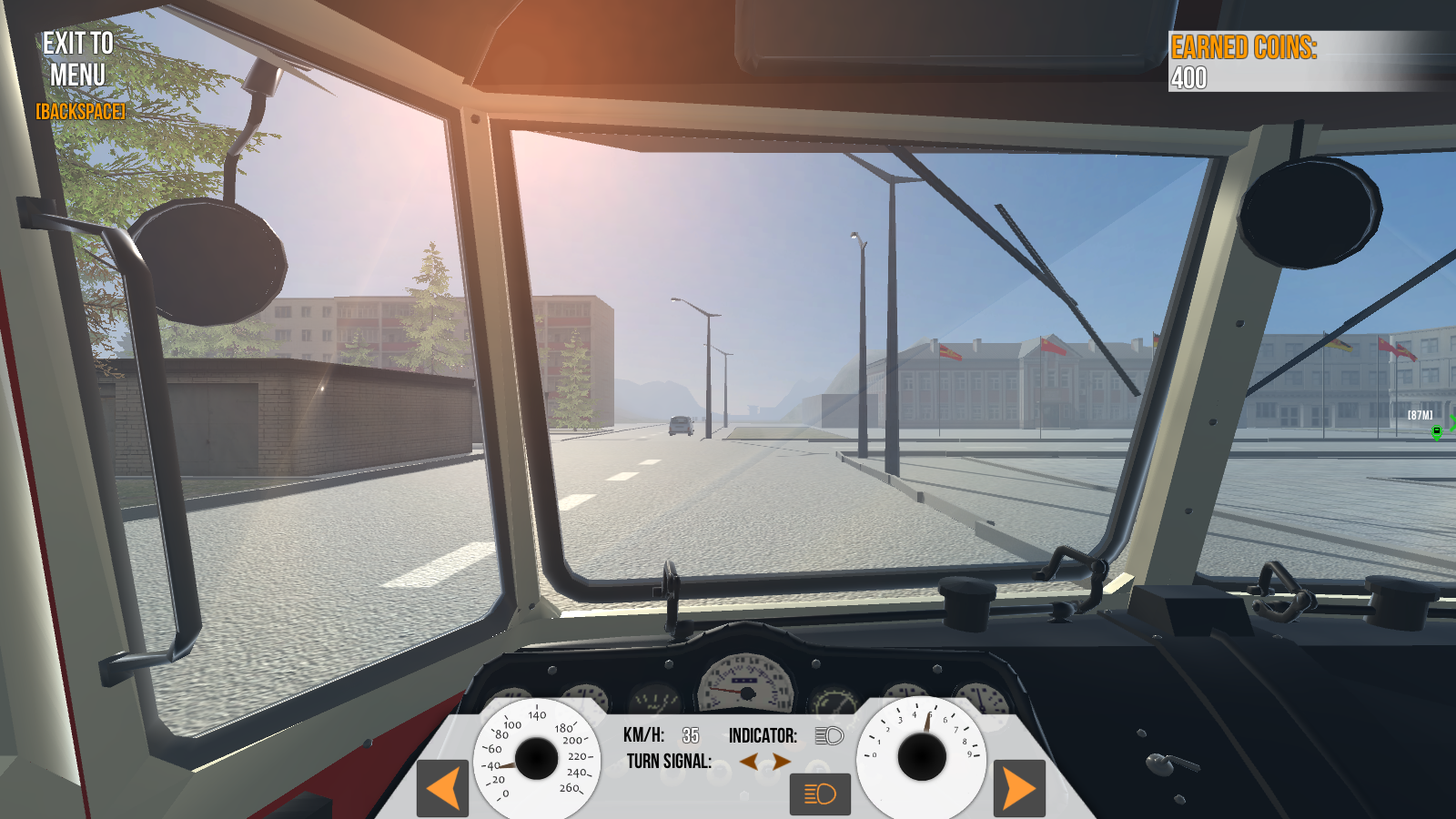Click the speedometer center hub cap
The height and width of the screenshot is (819, 1456).
coord(535,757)
